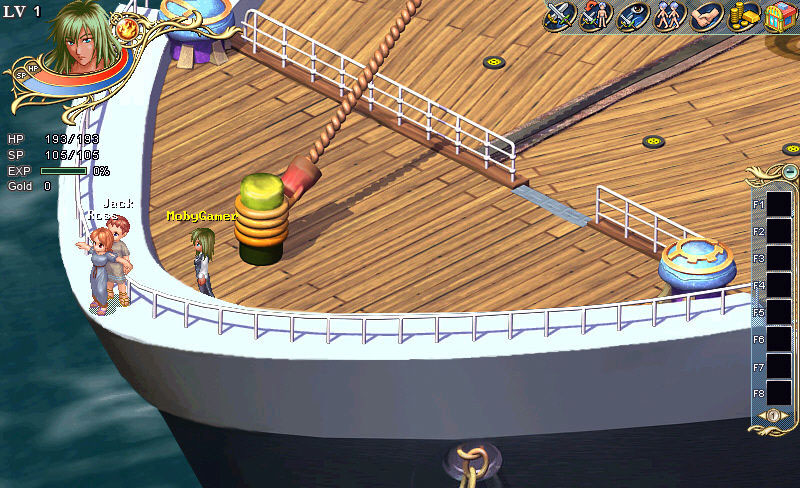Open the two-characters party icon

click(669, 17)
